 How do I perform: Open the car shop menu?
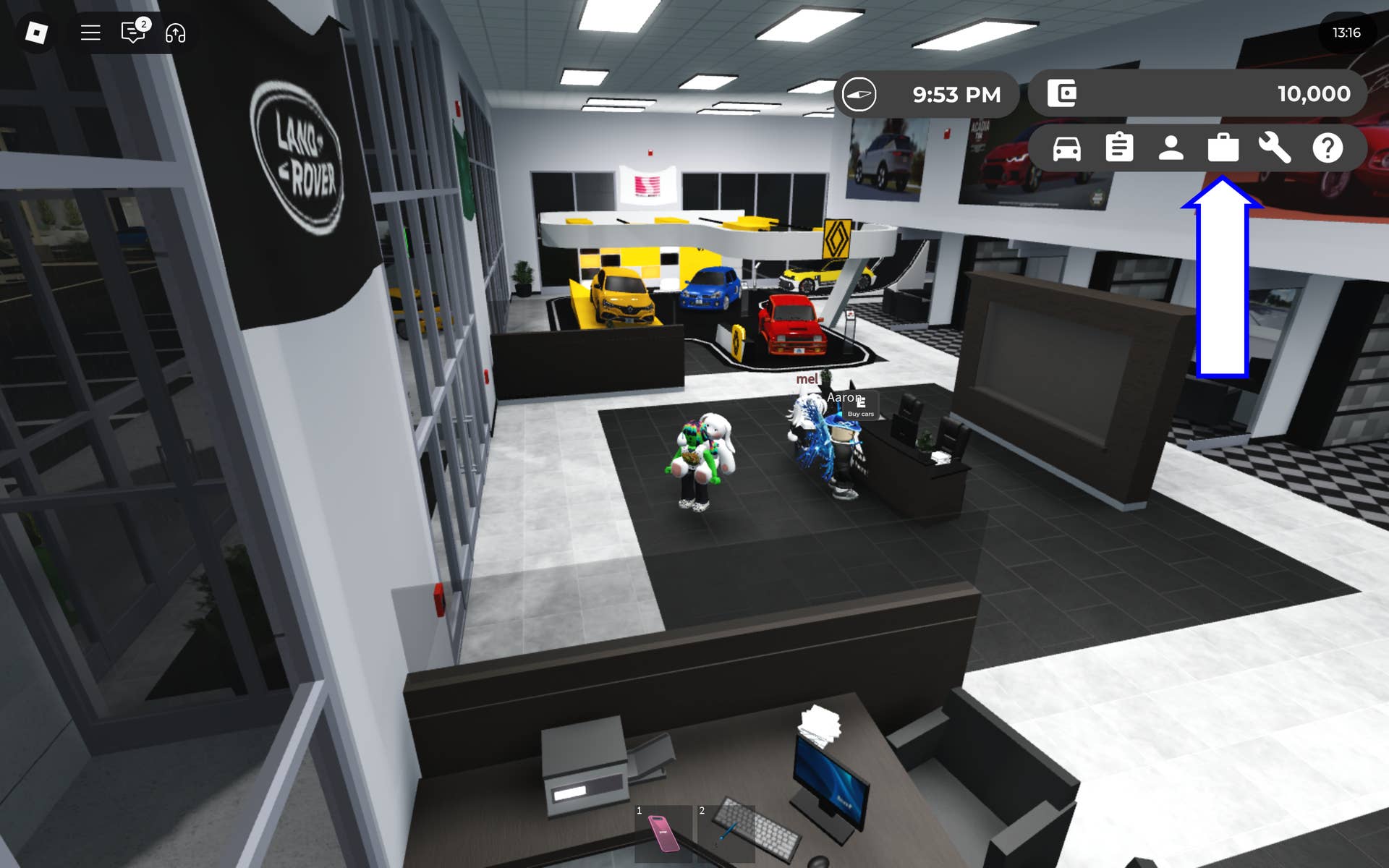pyautogui.click(x=1066, y=150)
